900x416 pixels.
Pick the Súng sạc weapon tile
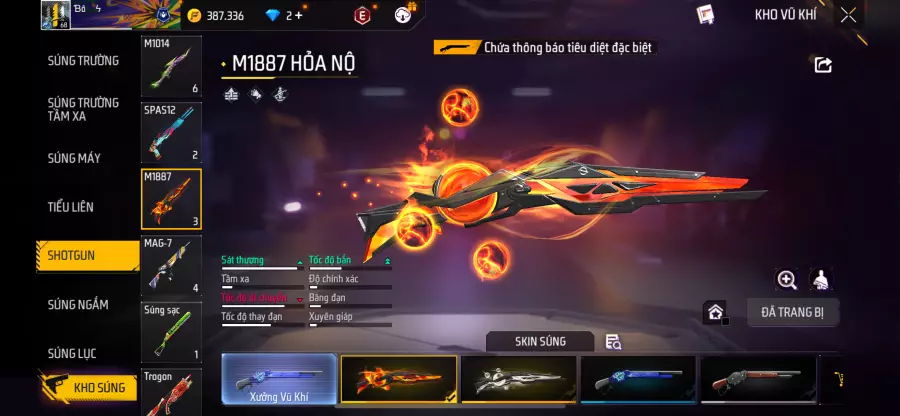(x=171, y=332)
